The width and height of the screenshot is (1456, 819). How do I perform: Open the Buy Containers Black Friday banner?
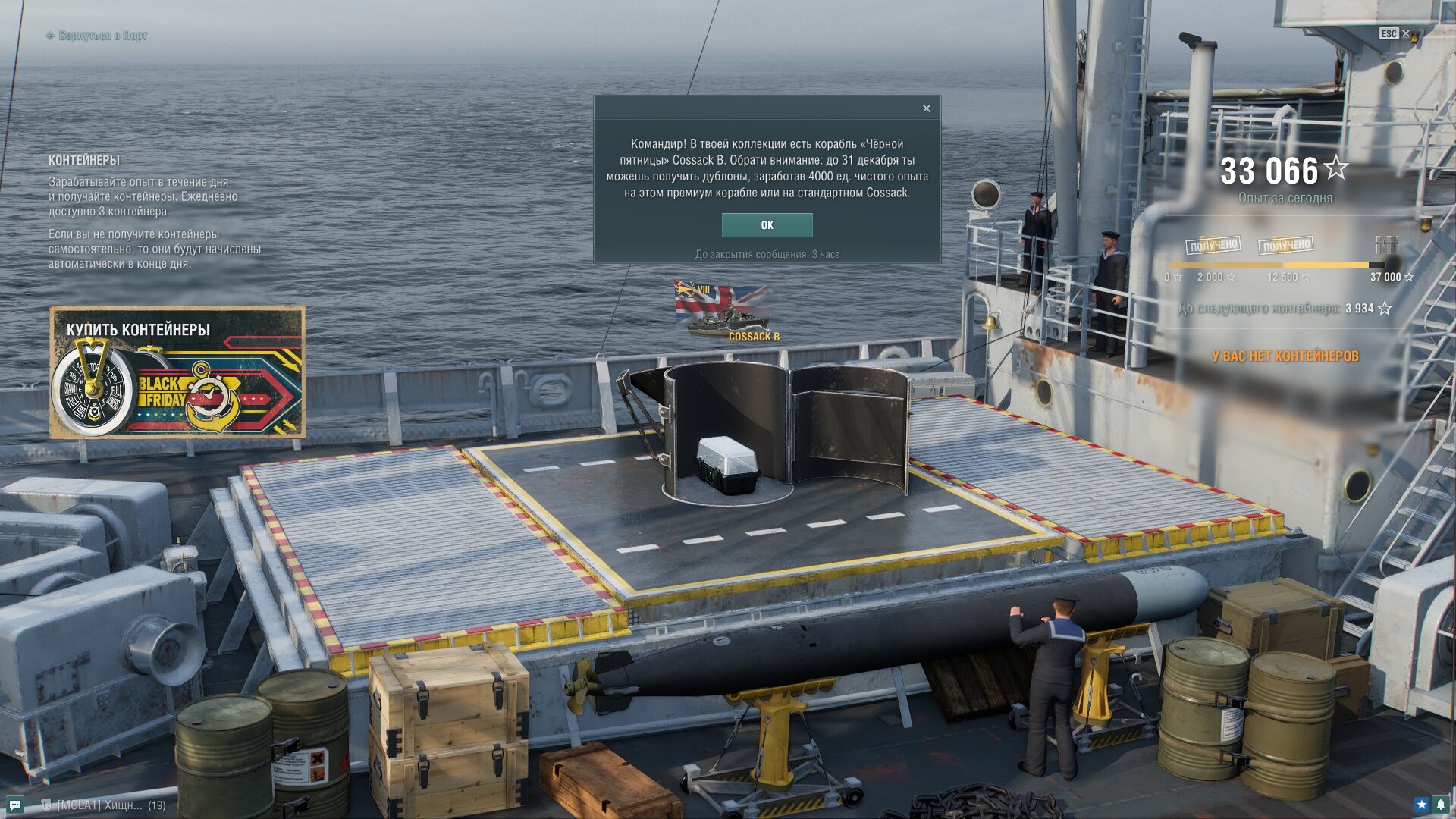click(x=177, y=372)
